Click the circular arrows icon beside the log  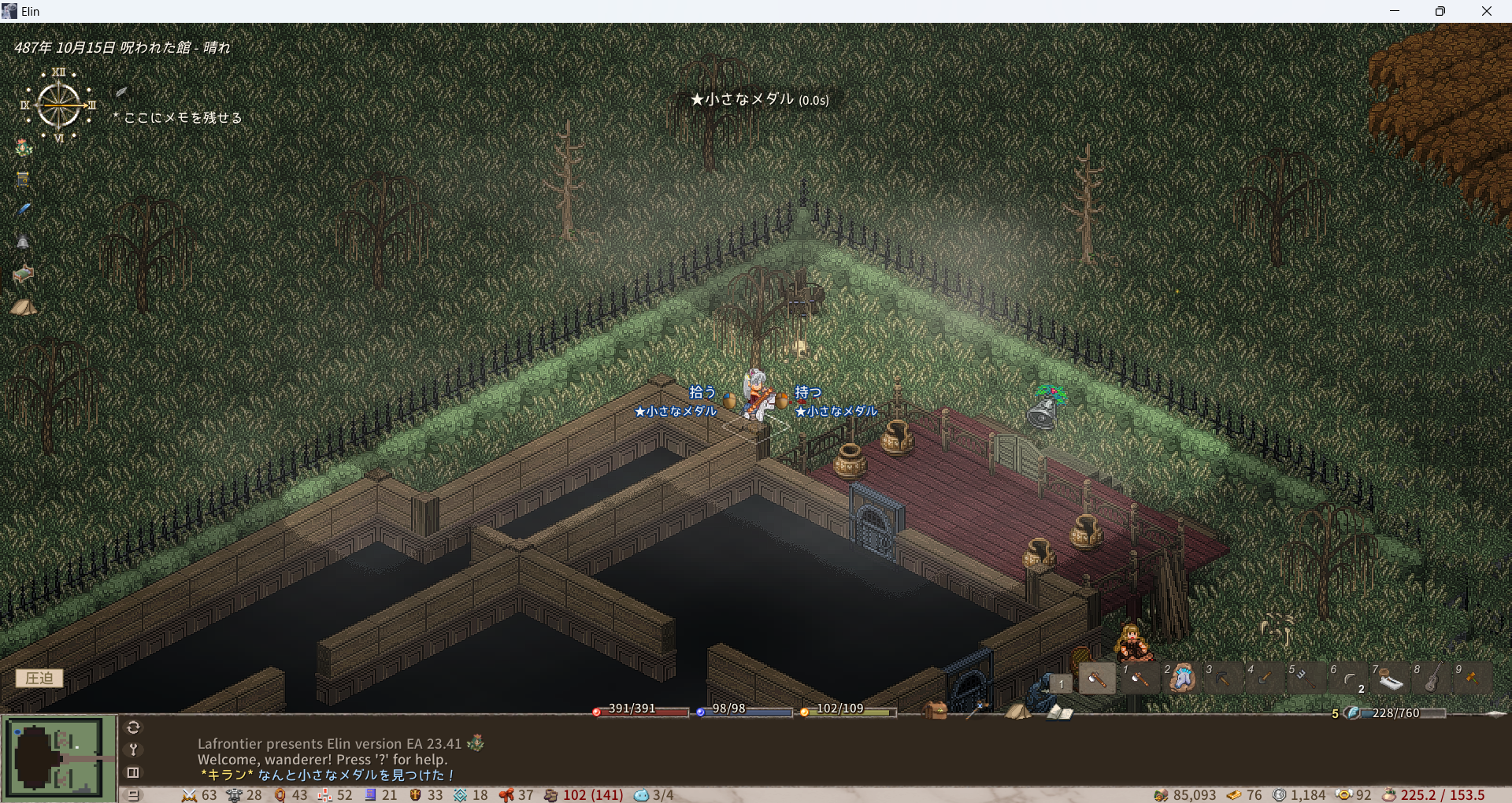coord(133,727)
